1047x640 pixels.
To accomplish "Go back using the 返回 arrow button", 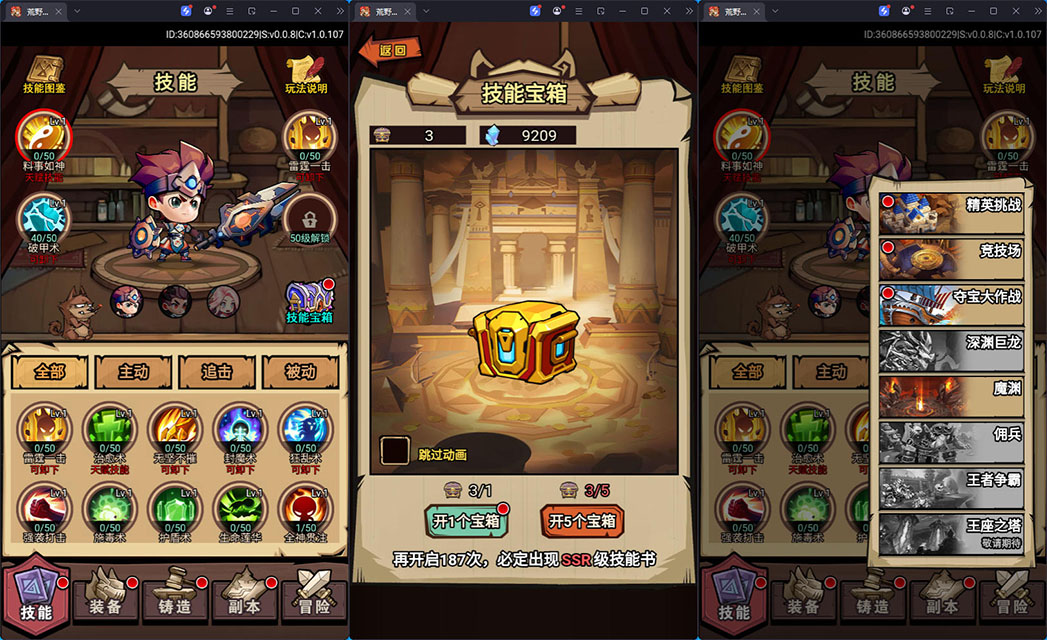I will (x=389, y=50).
